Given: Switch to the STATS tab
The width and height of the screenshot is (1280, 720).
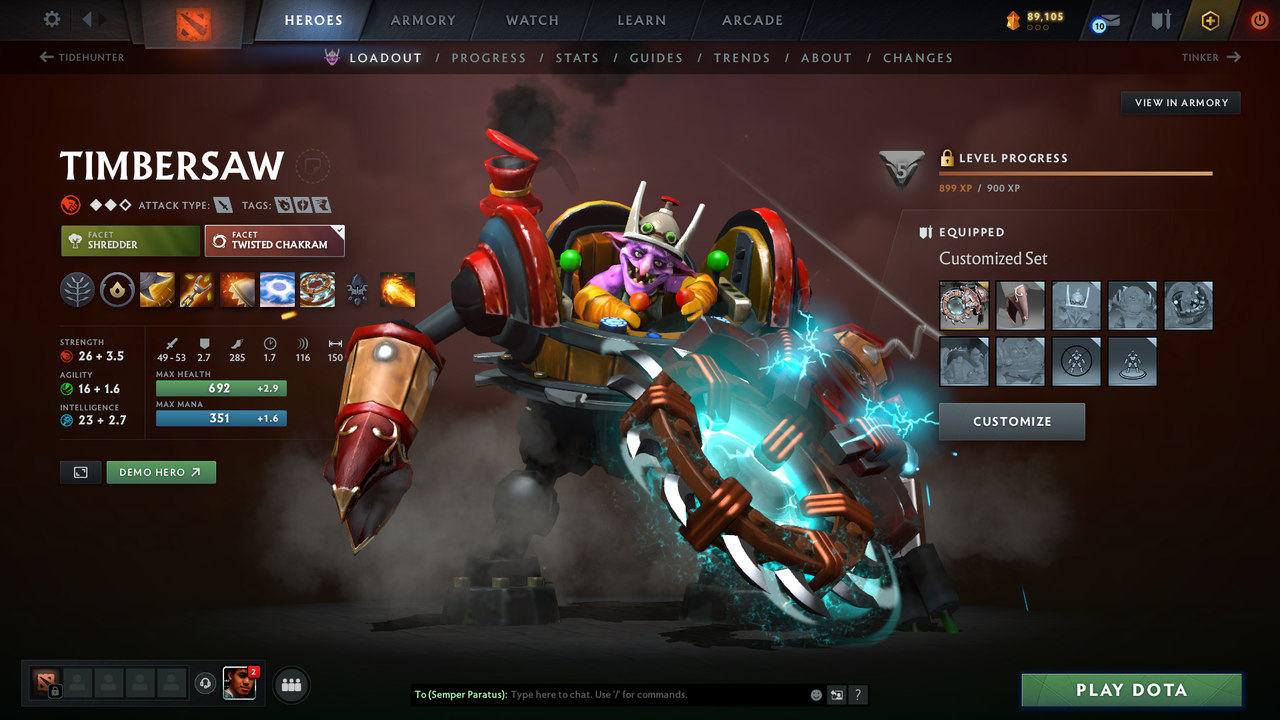Looking at the screenshot, I should point(577,57).
